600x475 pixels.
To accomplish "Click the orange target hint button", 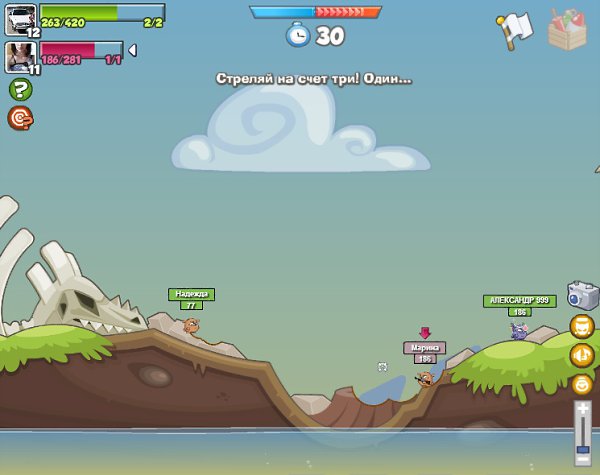I will click(21, 118).
